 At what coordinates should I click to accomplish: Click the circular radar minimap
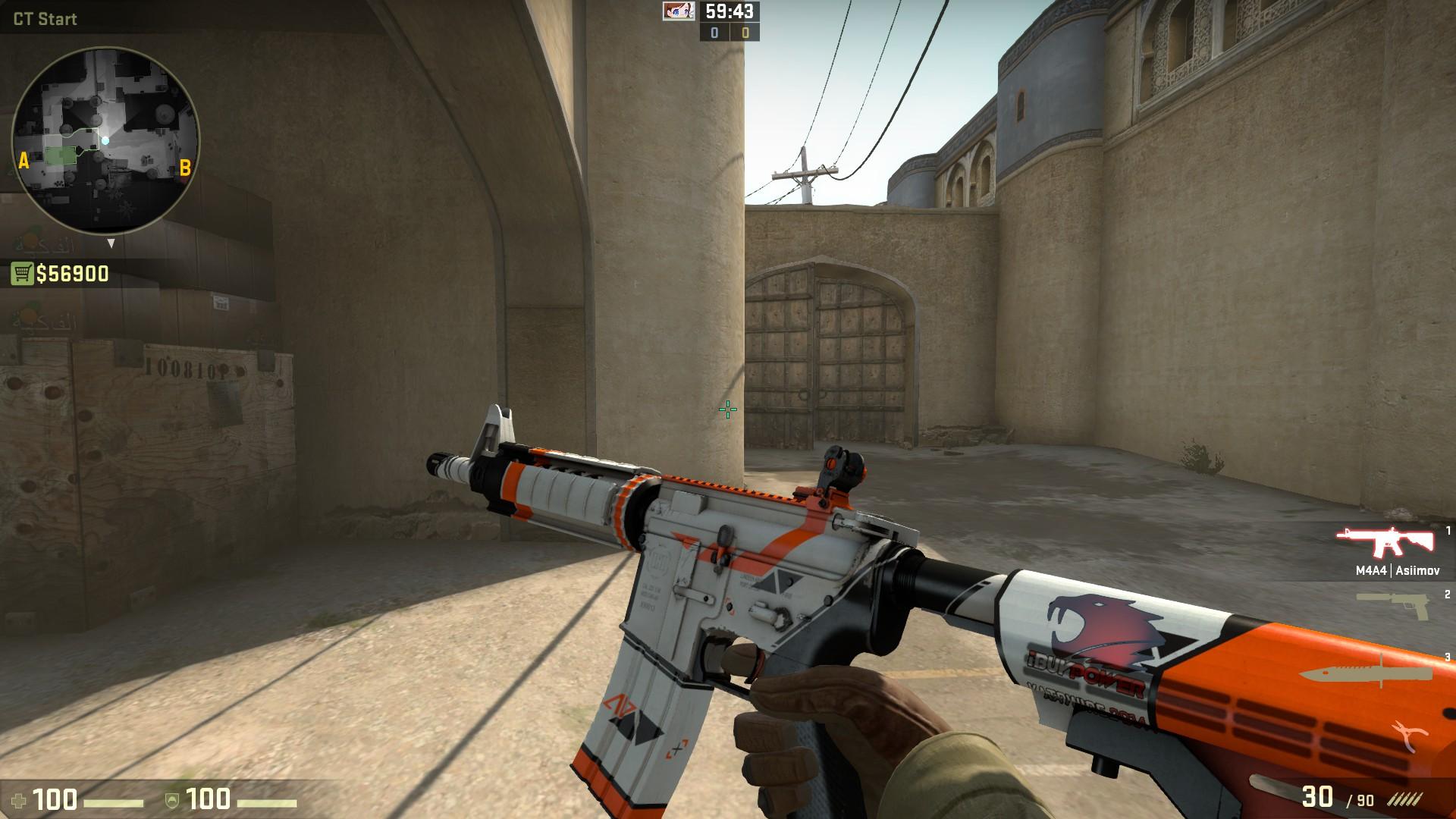click(105, 142)
